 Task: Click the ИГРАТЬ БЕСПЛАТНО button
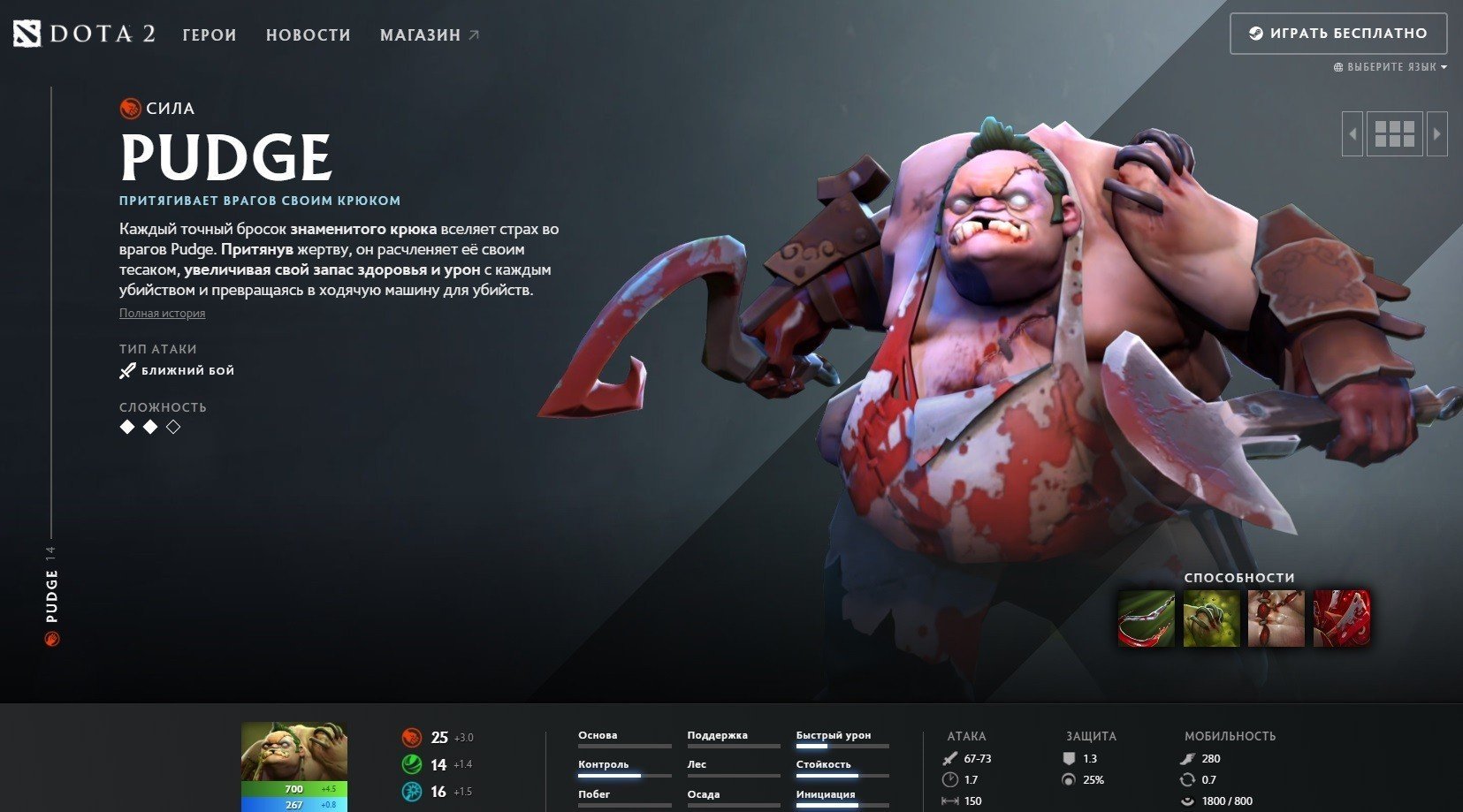tap(1337, 34)
